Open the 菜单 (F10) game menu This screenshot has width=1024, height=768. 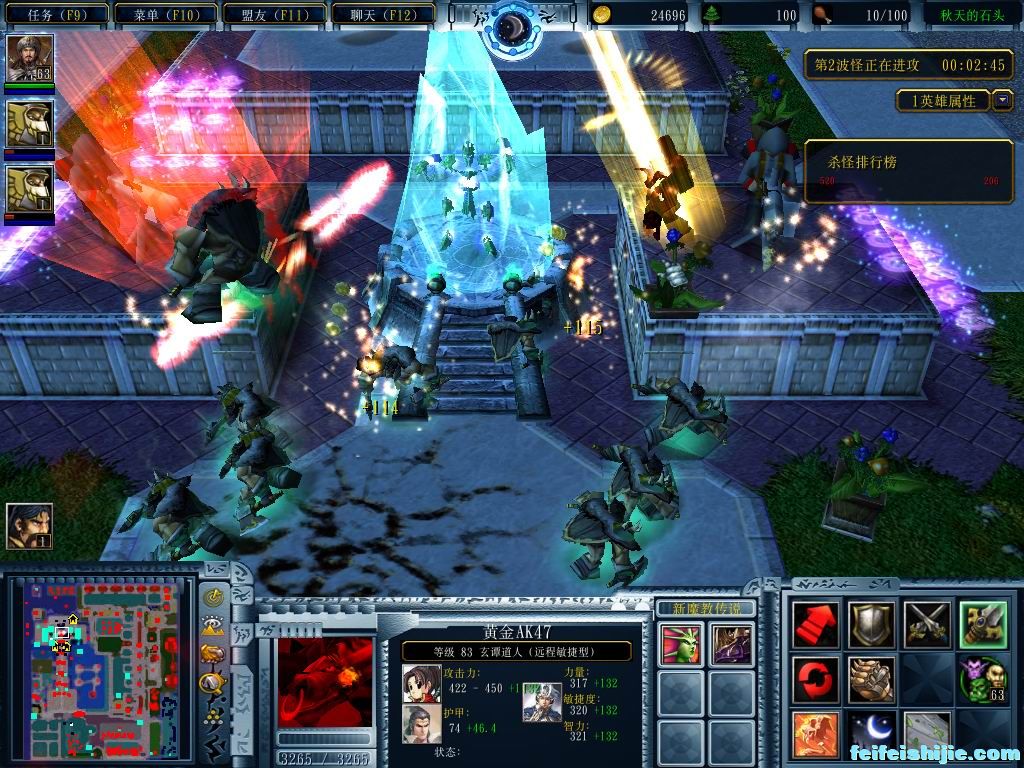164,15
